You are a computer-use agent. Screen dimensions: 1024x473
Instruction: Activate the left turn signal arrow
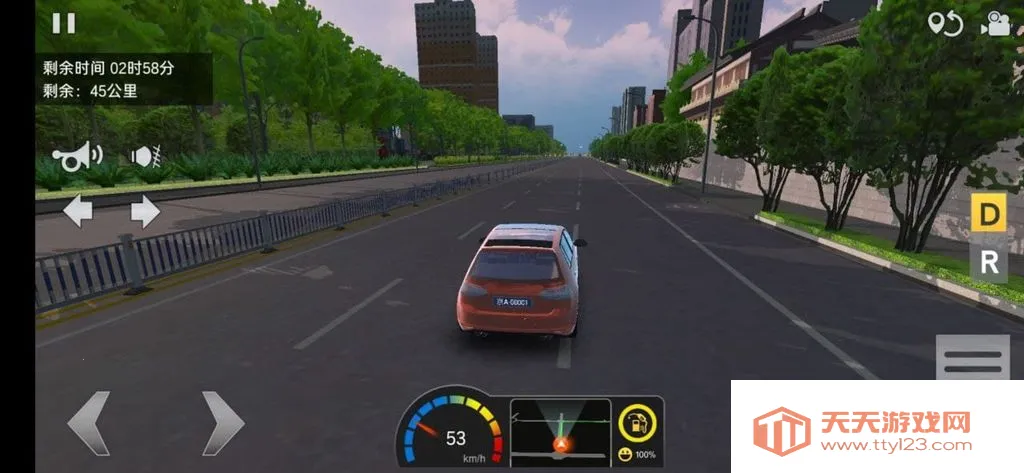[x=78, y=211]
